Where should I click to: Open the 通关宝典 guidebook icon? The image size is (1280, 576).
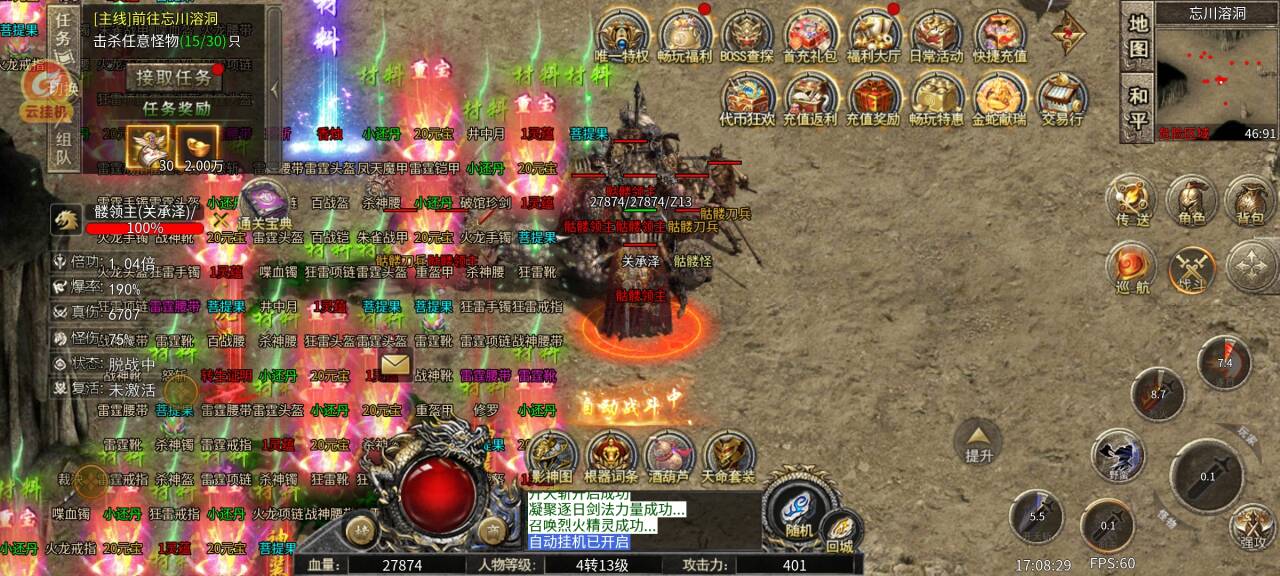[x=264, y=203]
